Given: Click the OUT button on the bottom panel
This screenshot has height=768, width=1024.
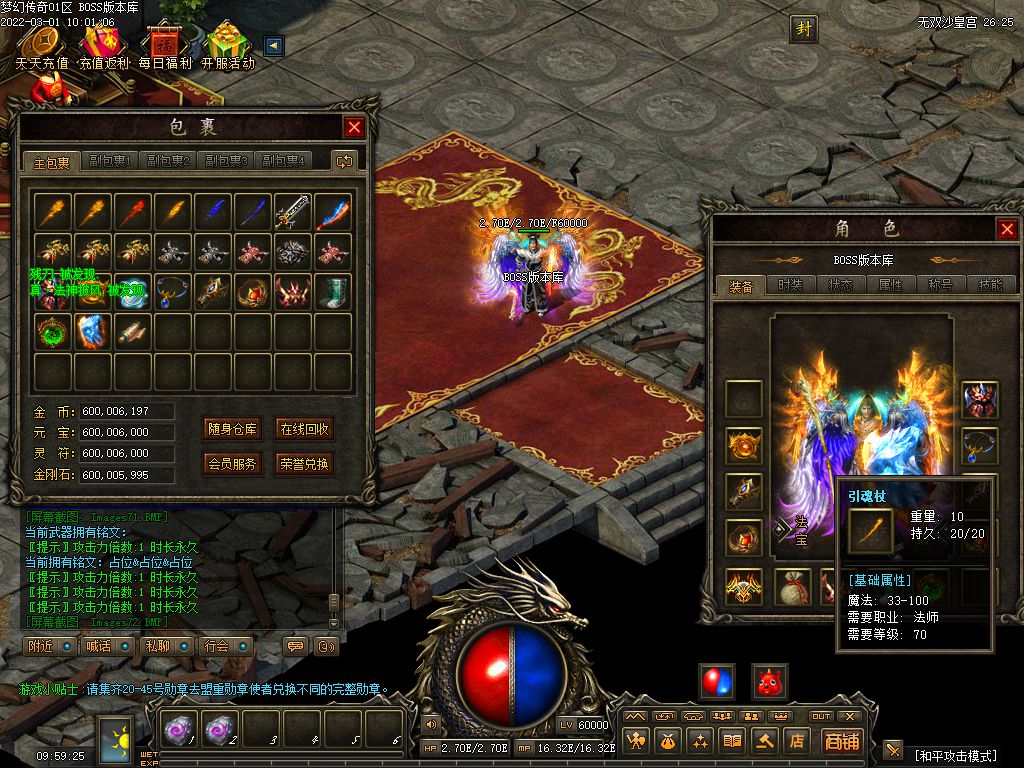Looking at the screenshot, I should point(821,716).
